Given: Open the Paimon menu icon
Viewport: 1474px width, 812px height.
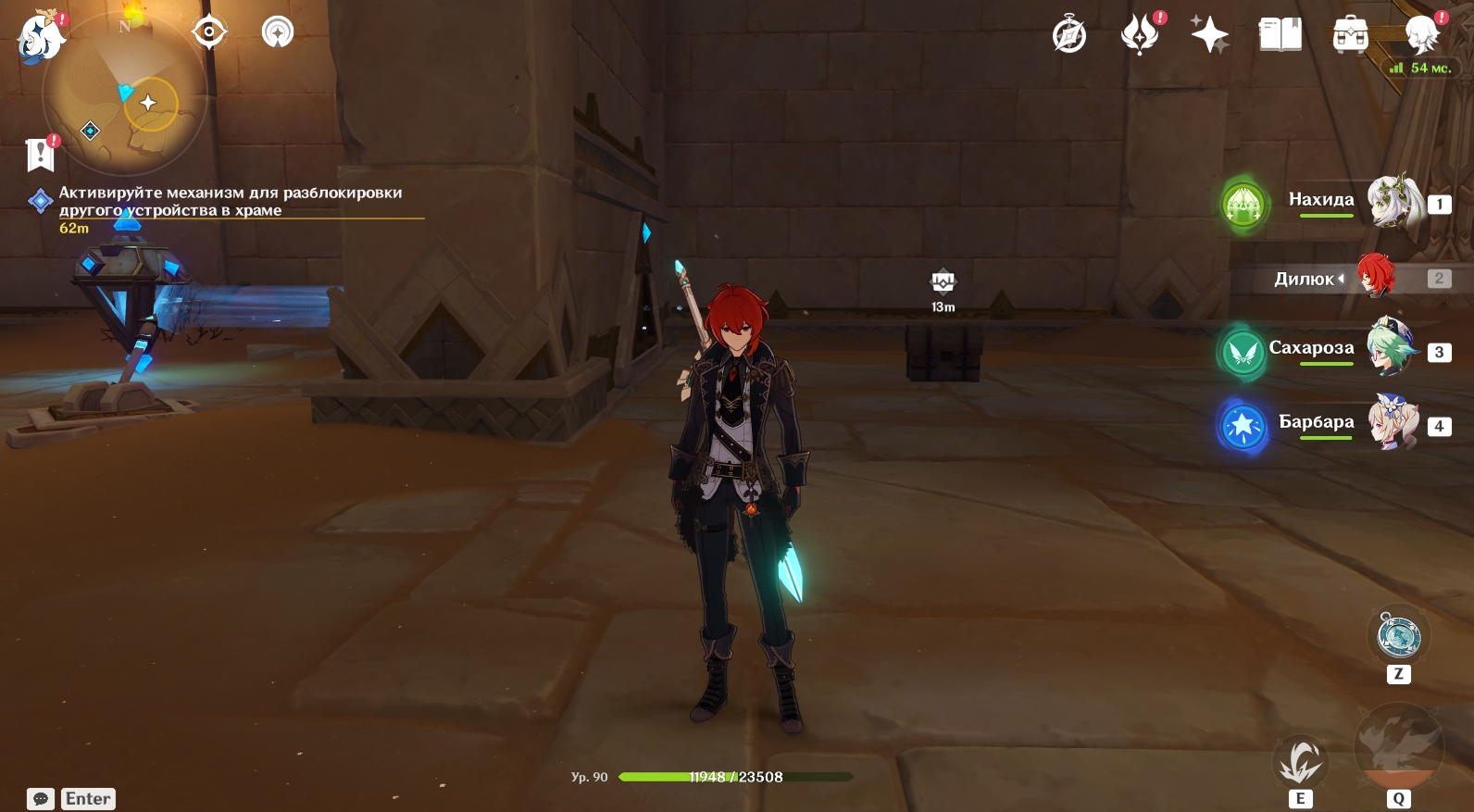Looking at the screenshot, I should click(x=40, y=37).
